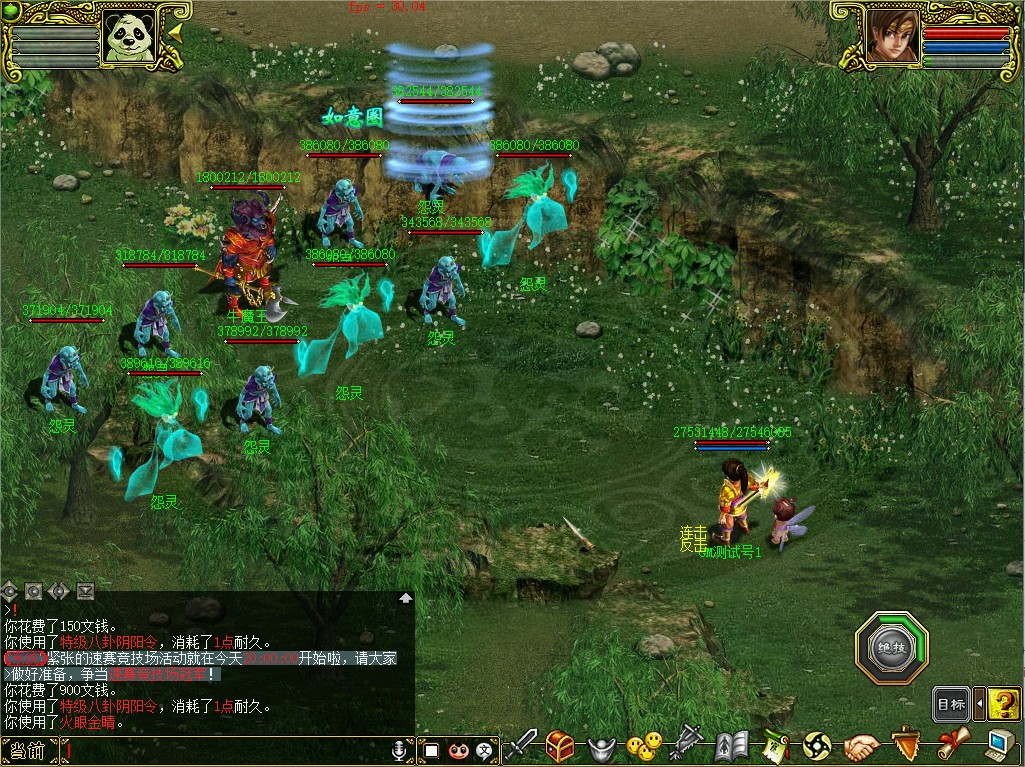Open the sword attack icon
The height and width of the screenshot is (767, 1025).
click(521, 745)
